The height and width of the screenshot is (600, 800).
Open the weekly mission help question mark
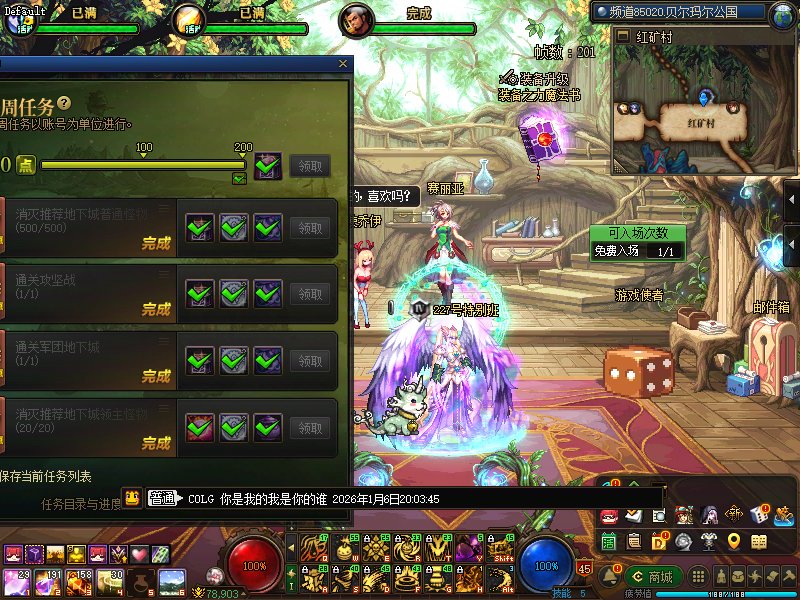point(64,103)
